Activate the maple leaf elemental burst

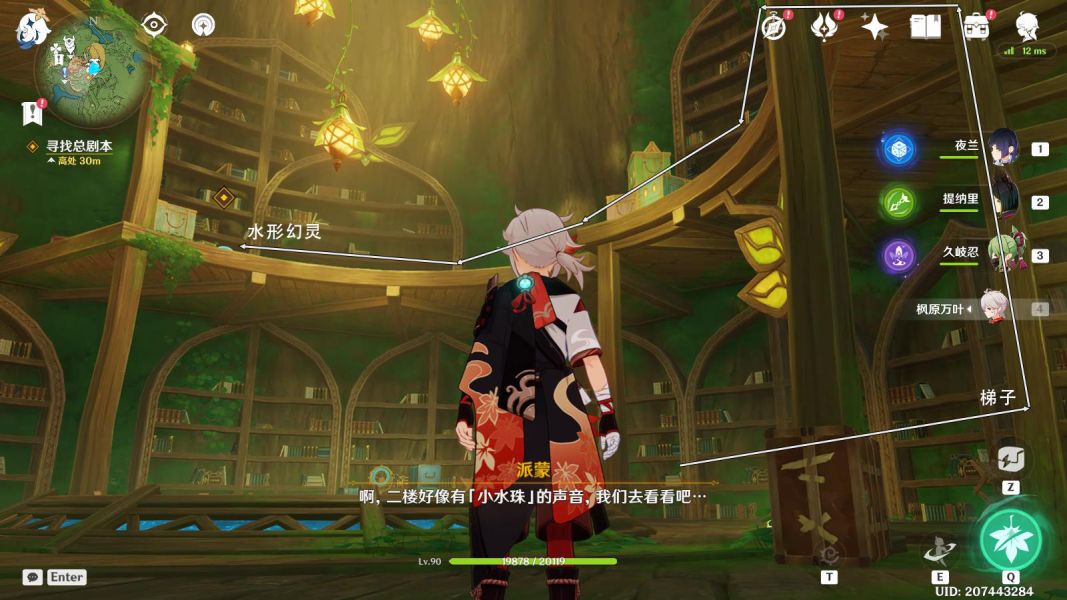click(x=1009, y=540)
